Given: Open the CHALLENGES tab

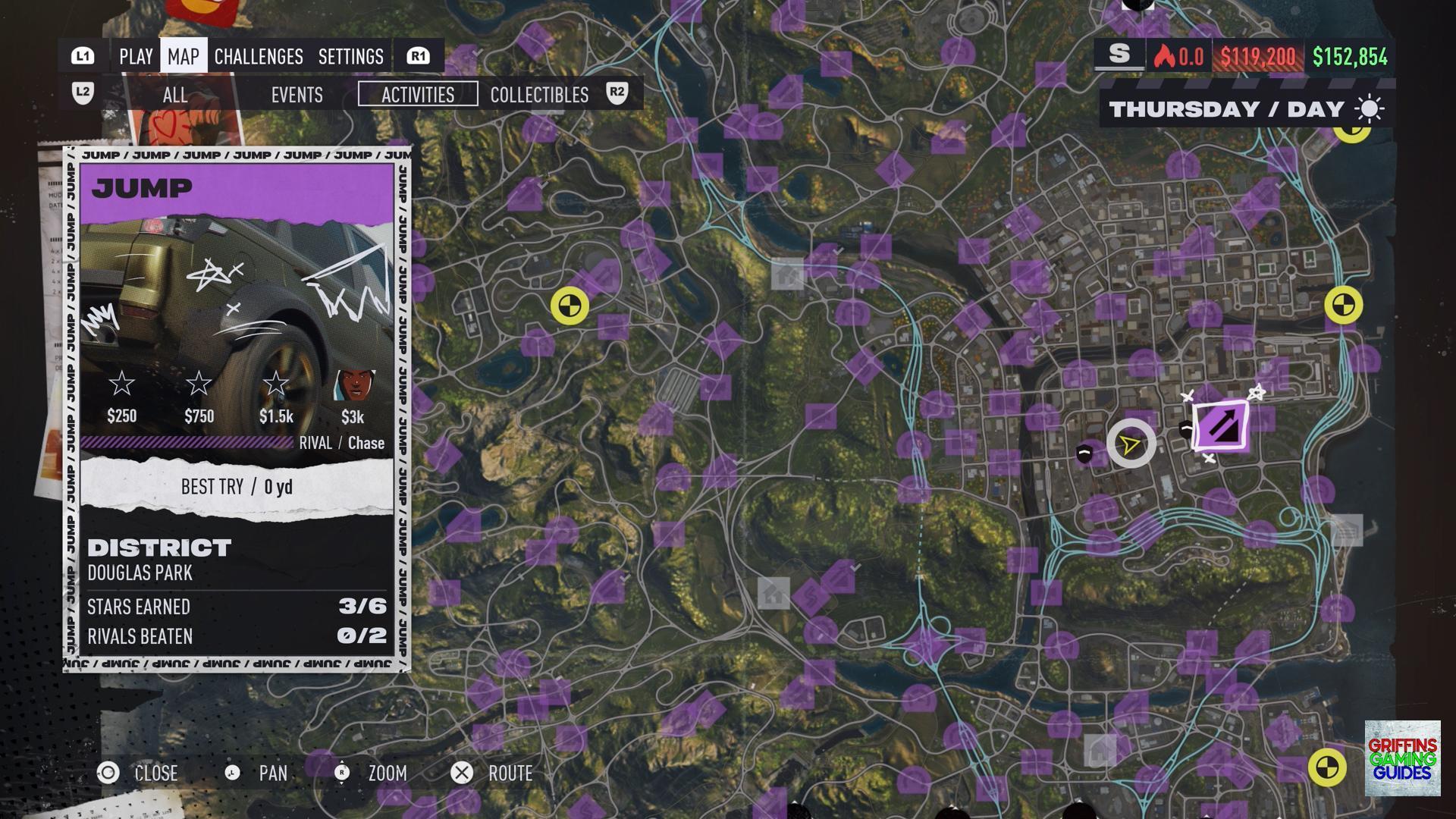Looking at the screenshot, I should tap(259, 57).
